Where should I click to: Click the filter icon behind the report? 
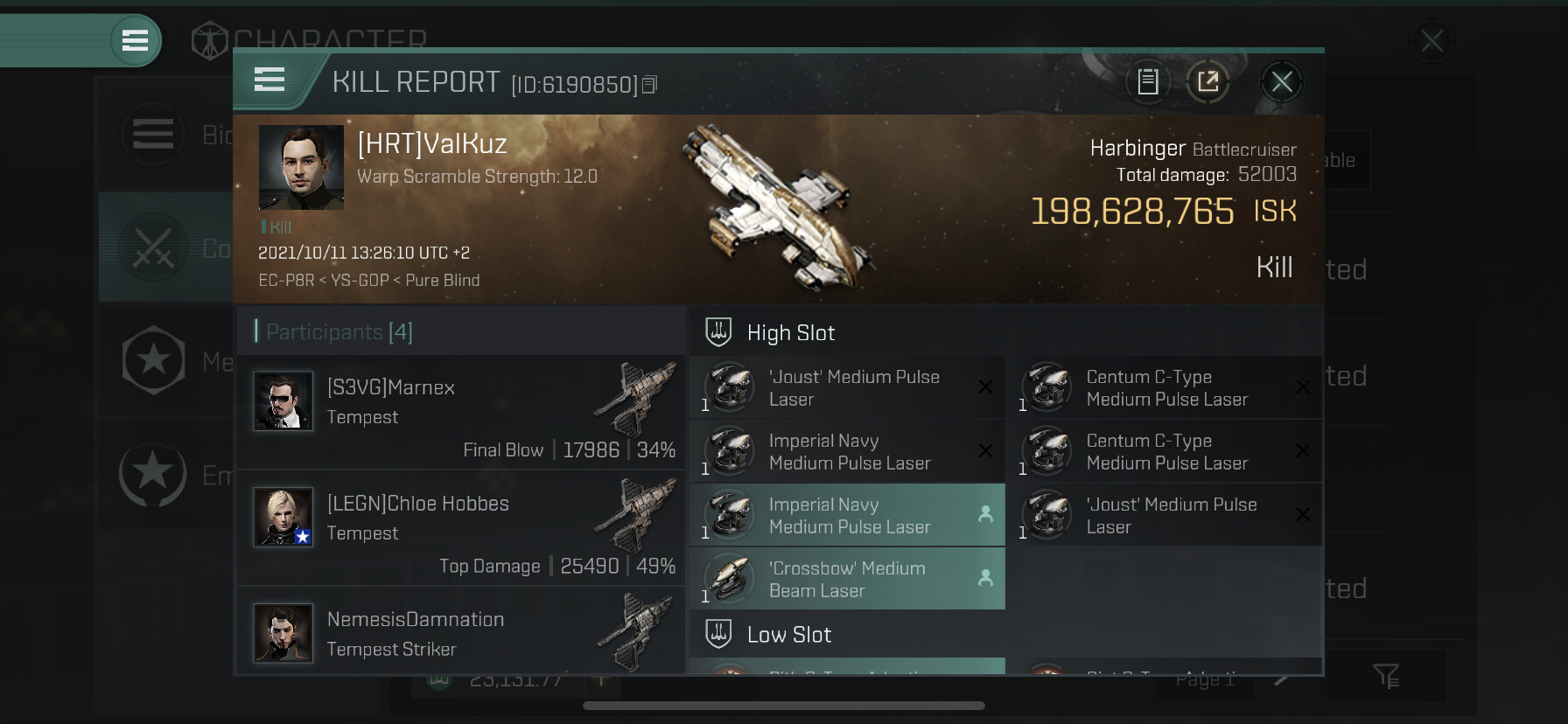(1386, 675)
